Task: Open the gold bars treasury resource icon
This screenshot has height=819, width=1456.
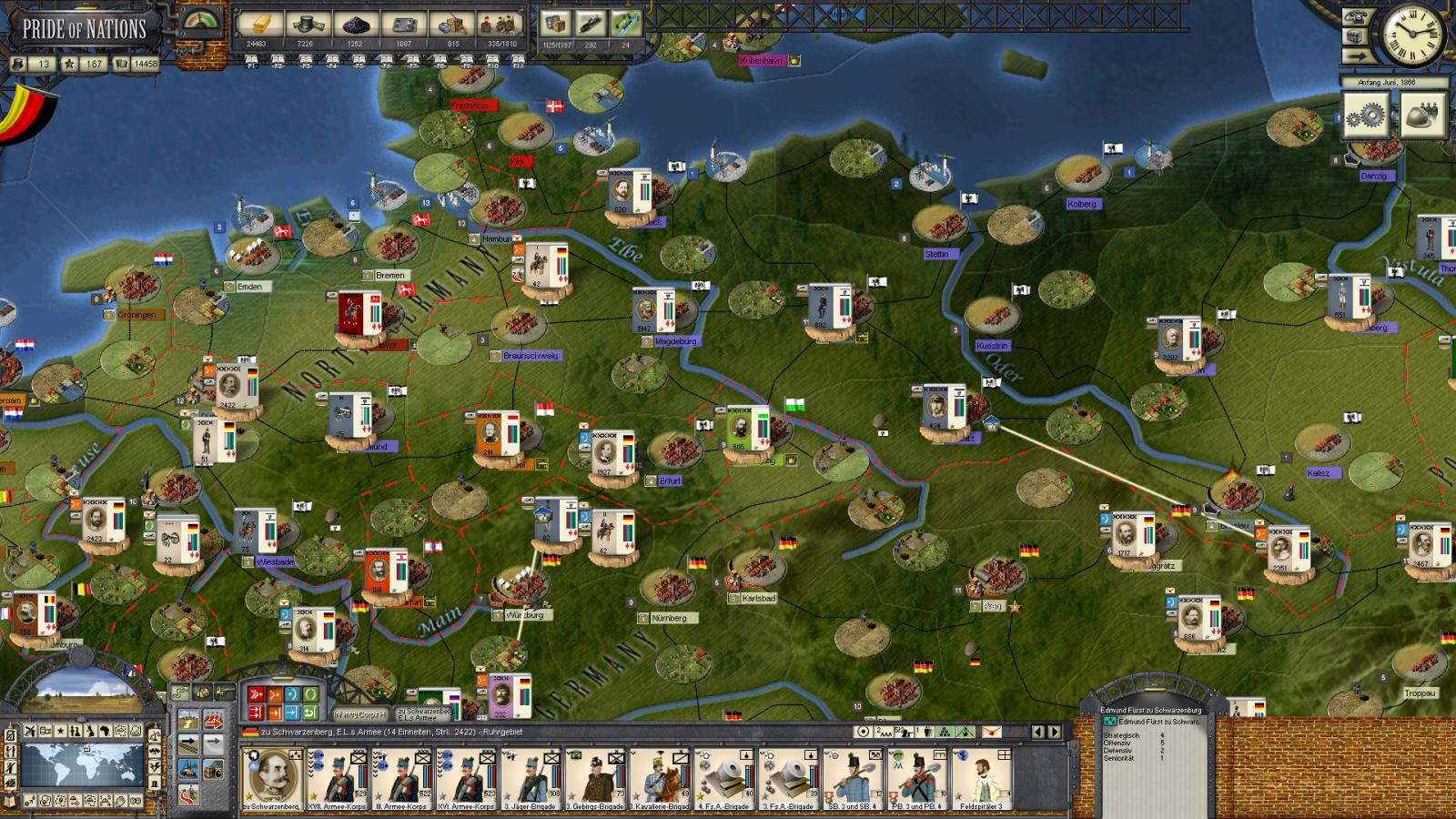Action: [x=259, y=25]
